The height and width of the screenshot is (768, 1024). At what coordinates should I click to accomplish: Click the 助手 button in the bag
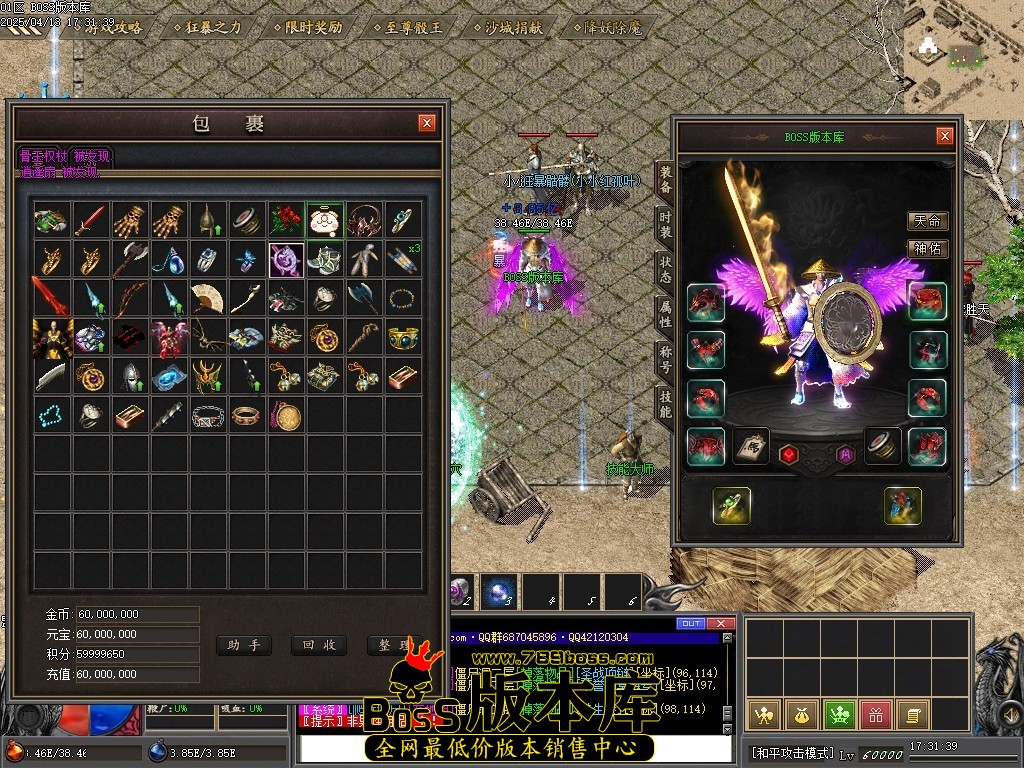243,645
